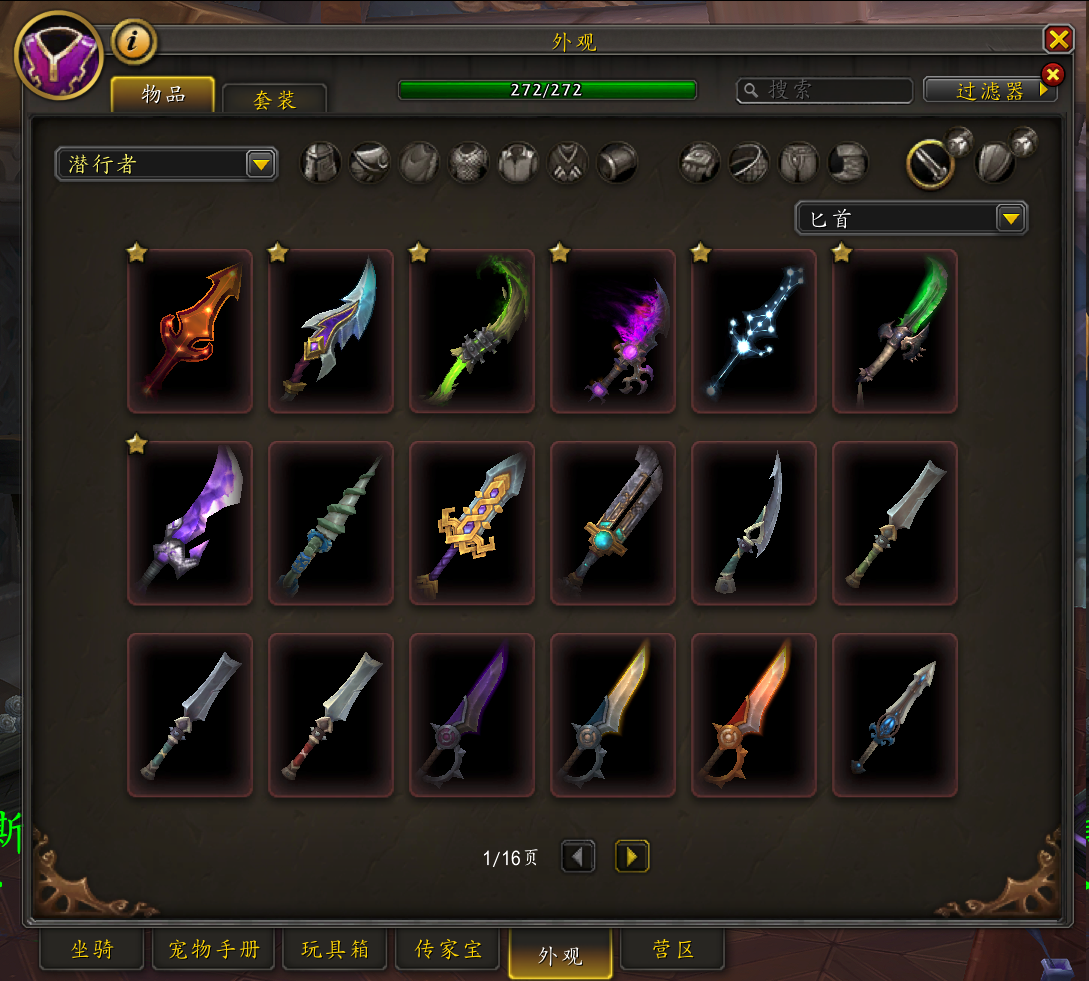Select the 物品 items tab
The width and height of the screenshot is (1089, 981).
click(163, 95)
